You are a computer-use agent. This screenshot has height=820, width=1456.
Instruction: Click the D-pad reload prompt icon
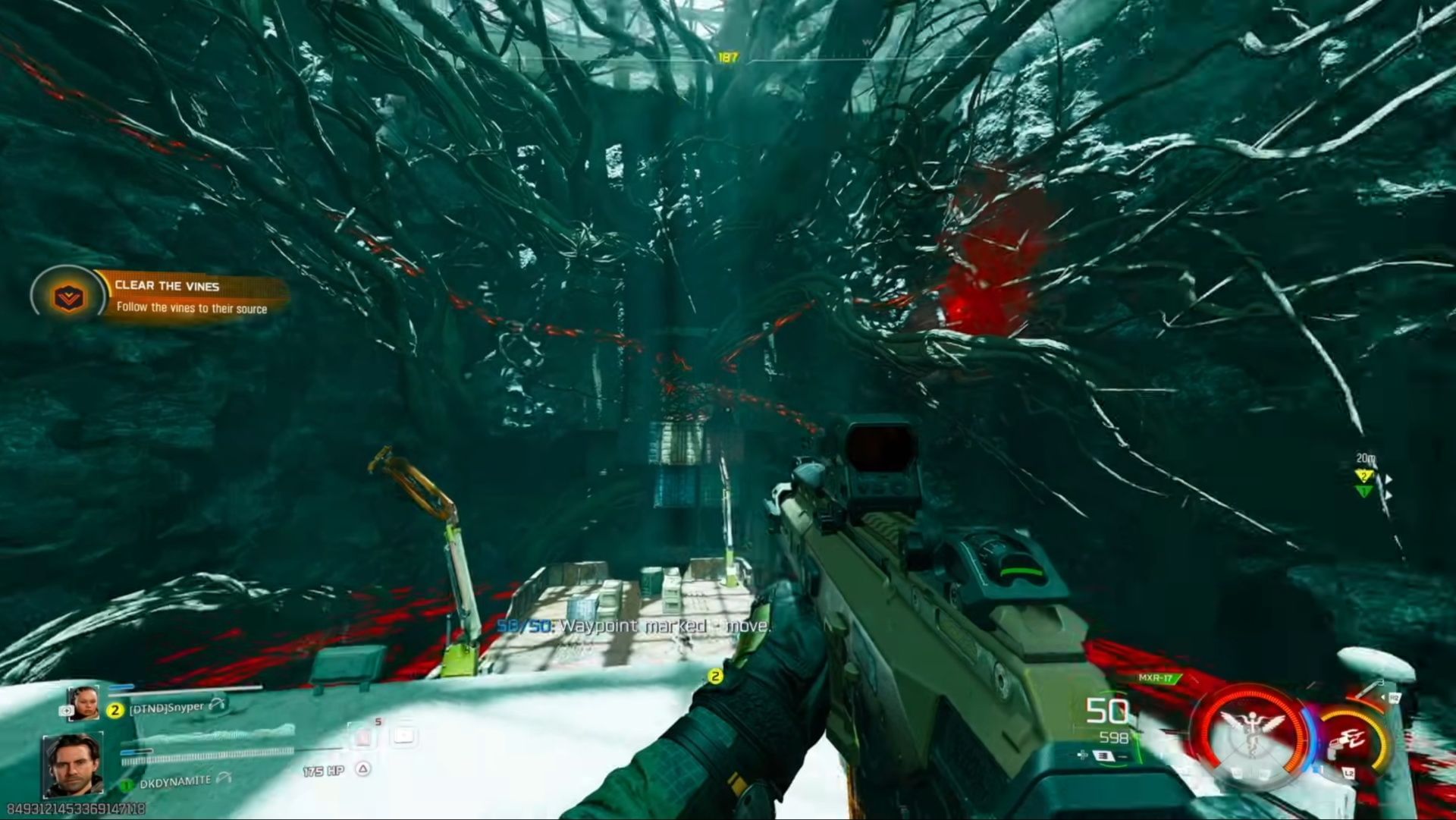1081,755
